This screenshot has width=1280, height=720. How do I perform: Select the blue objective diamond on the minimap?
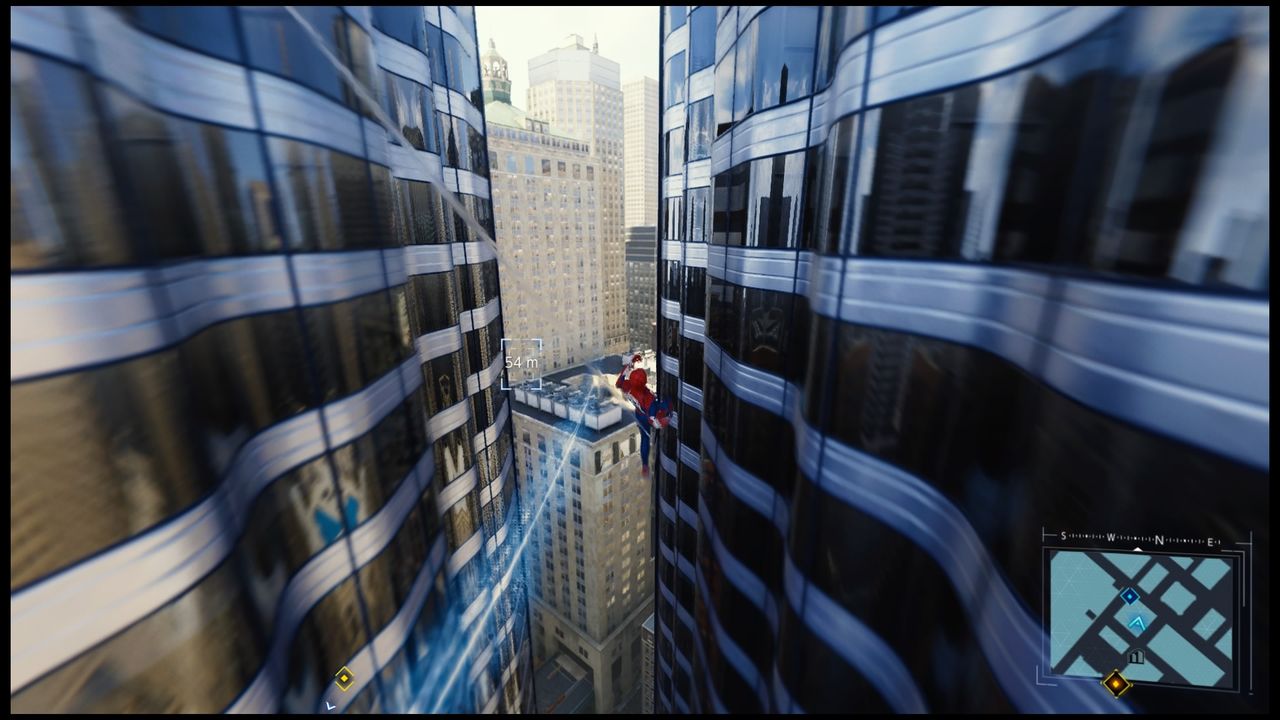coord(1129,595)
